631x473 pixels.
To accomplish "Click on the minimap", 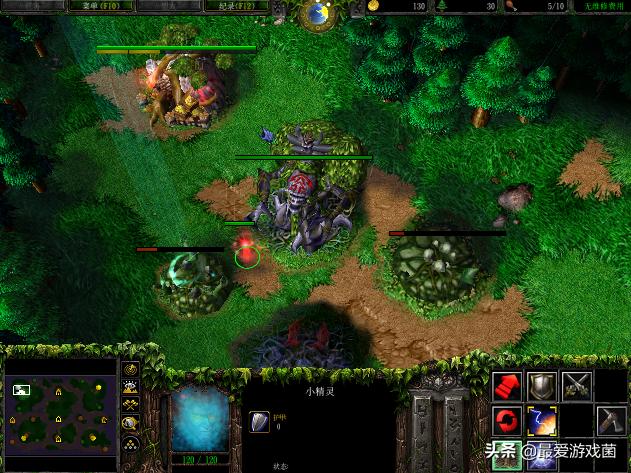I will [59, 404].
